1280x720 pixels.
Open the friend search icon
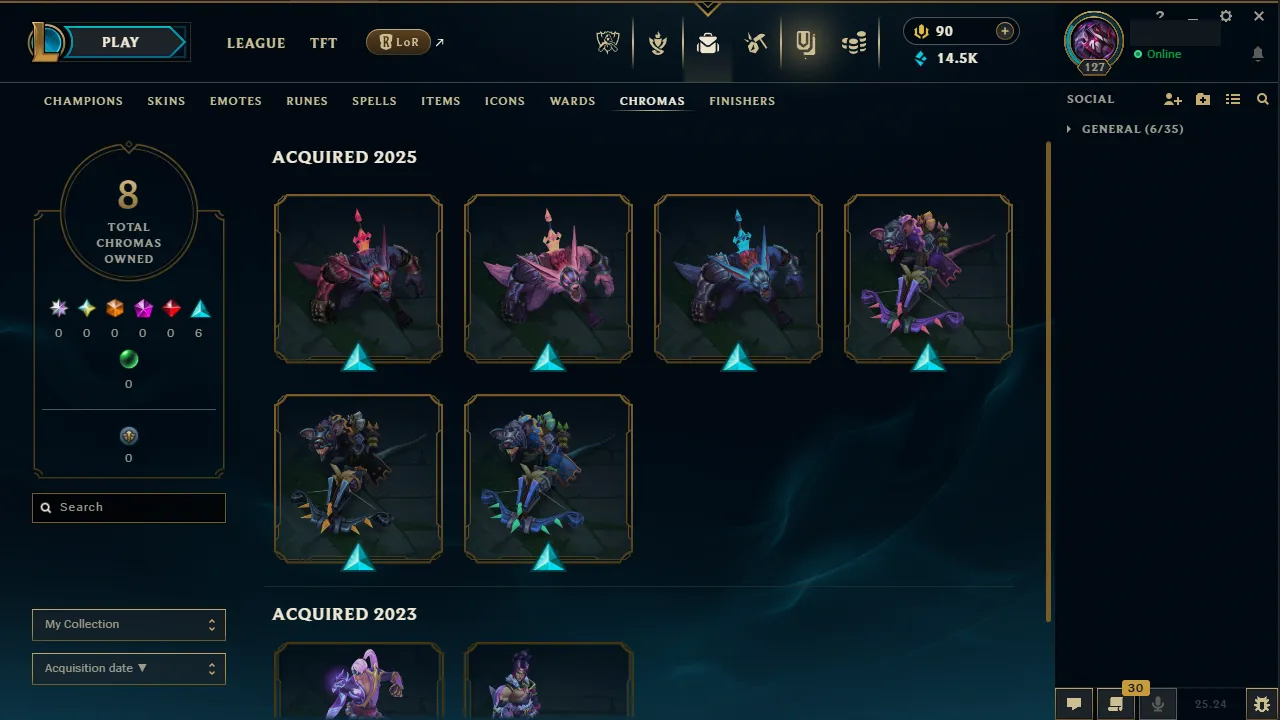(1262, 99)
